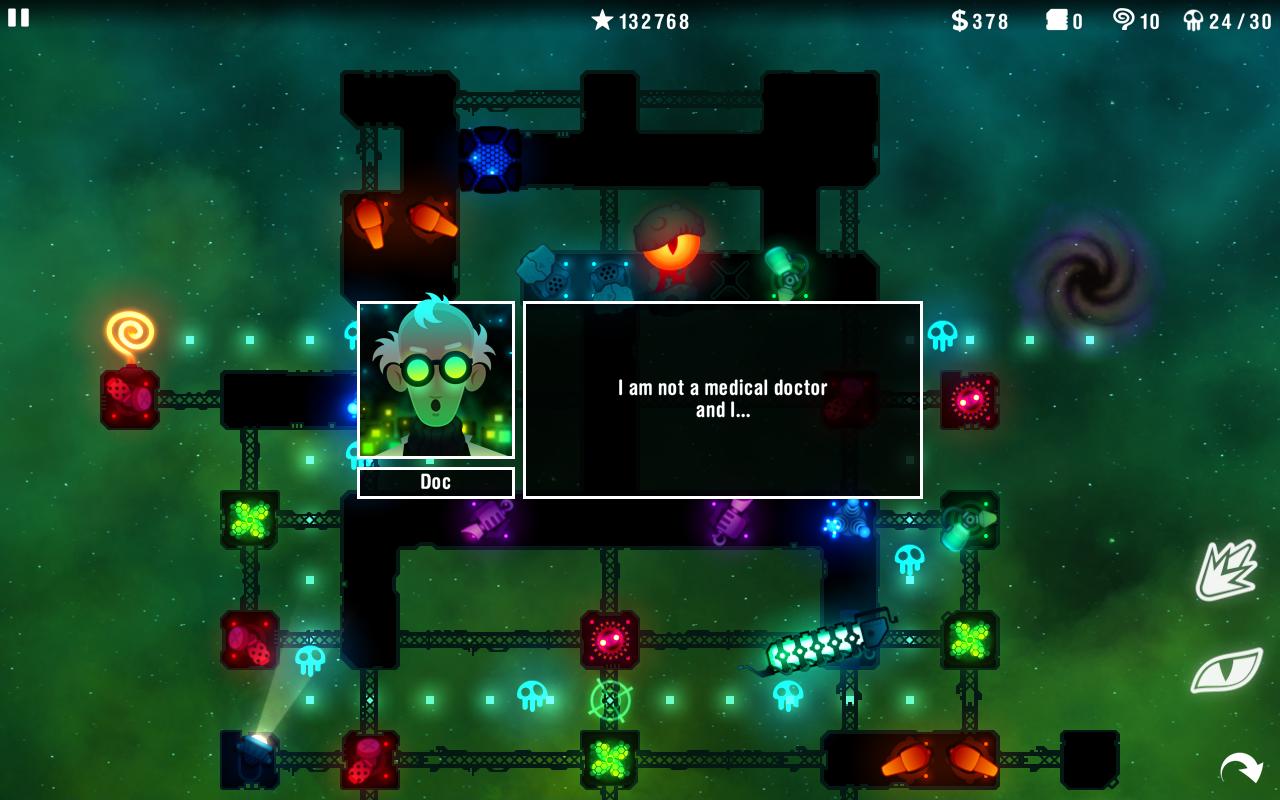Click the star score counter
The image size is (1280, 800).
[640, 21]
